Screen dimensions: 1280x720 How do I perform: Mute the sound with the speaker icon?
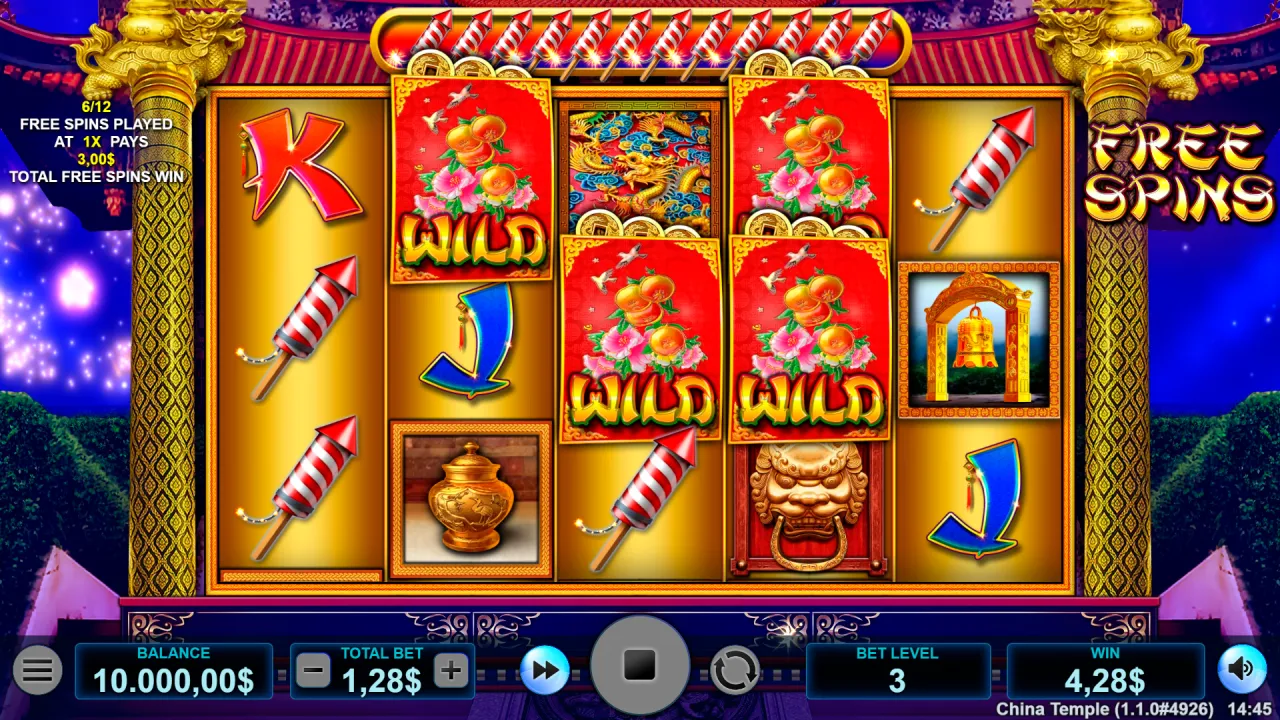pos(1241,669)
